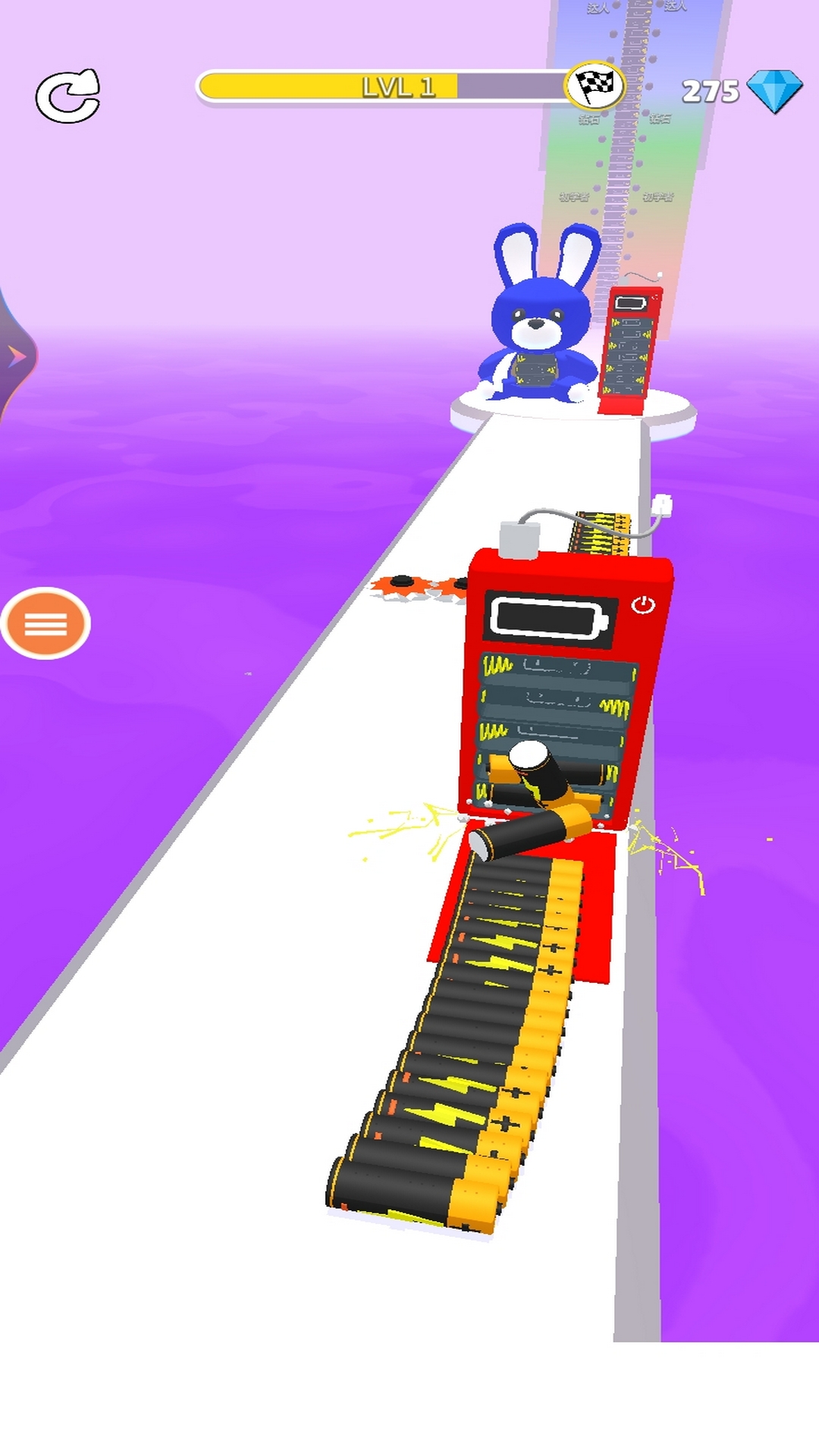Click the restart level arrow button
The image size is (819, 1456).
(x=68, y=96)
